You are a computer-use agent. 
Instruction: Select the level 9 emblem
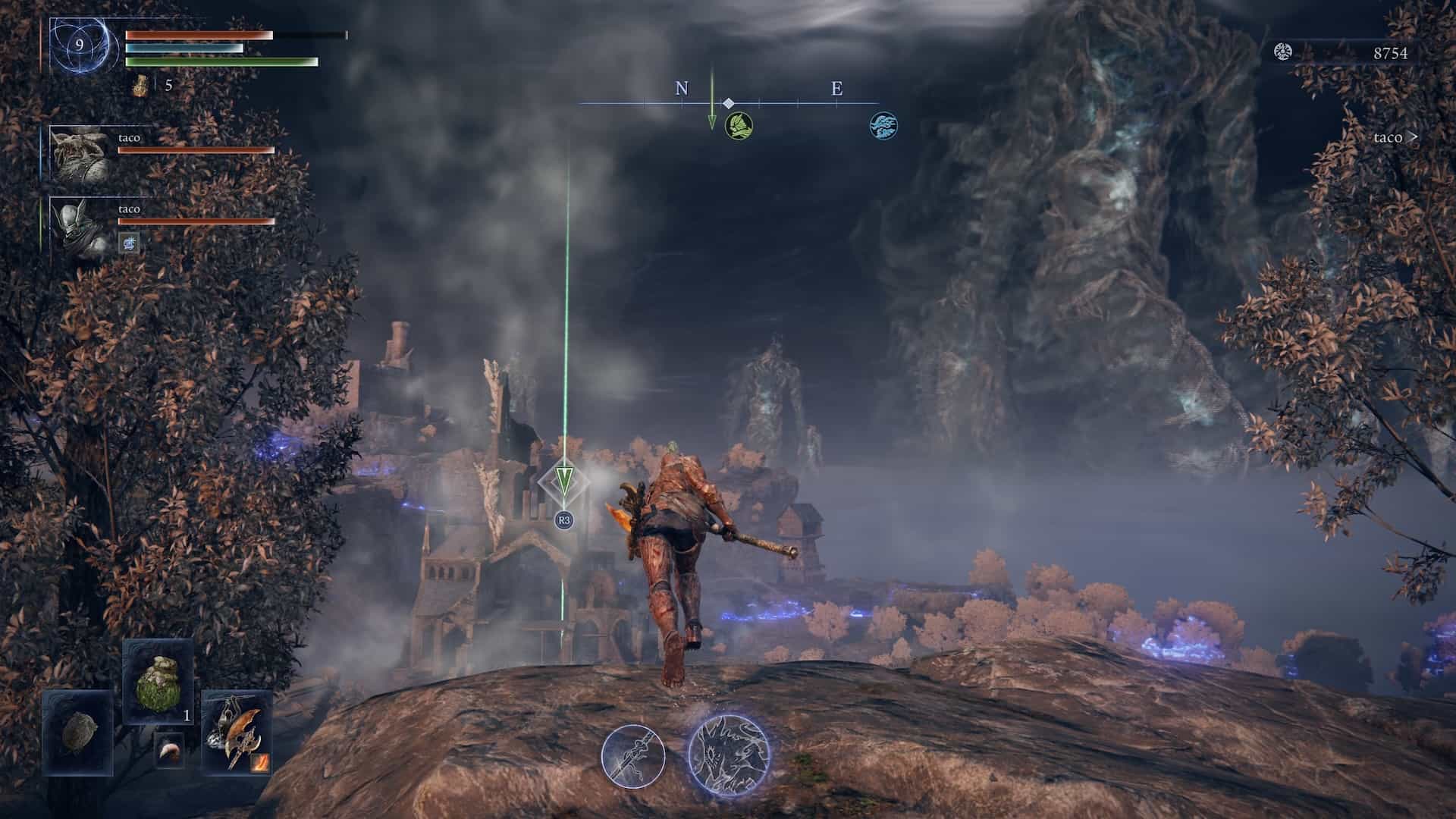coord(80,45)
